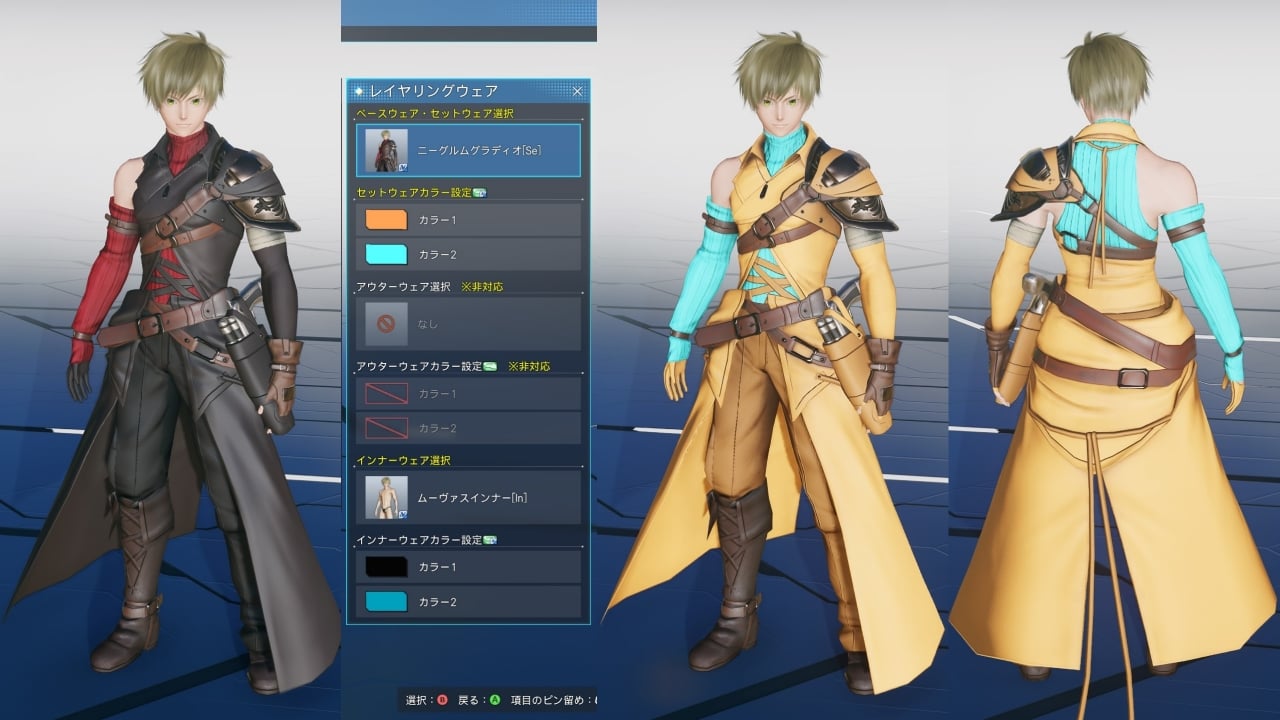Change the teal innerwear Color 2
The height and width of the screenshot is (720, 1280).
[387, 602]
